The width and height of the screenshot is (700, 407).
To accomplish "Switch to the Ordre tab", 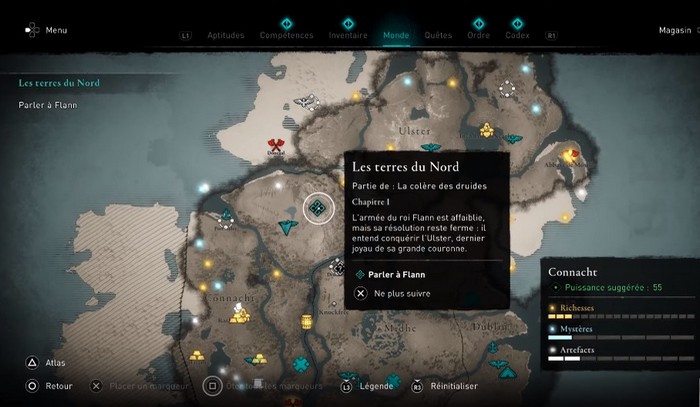I will [x=479, y=35].
